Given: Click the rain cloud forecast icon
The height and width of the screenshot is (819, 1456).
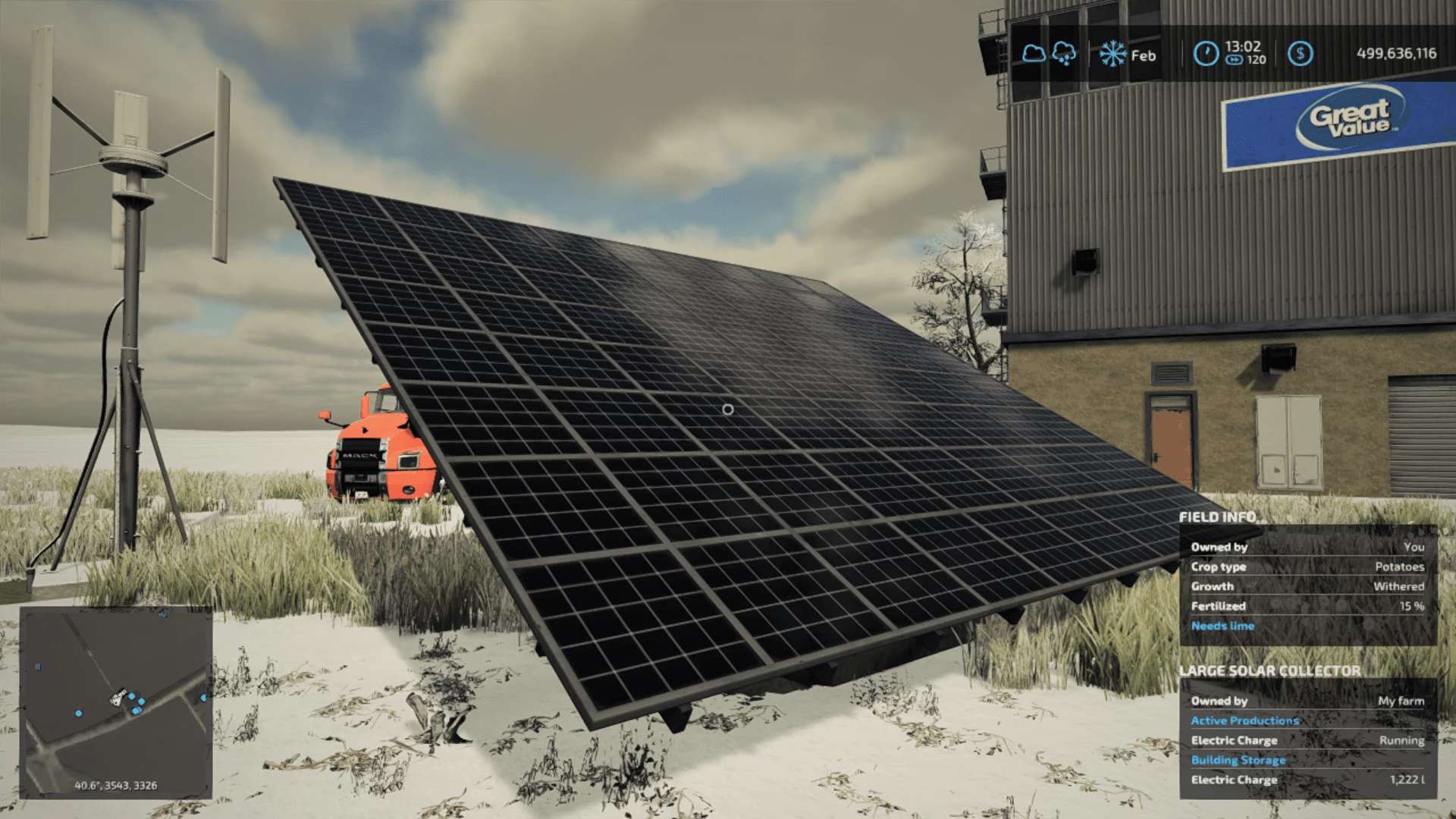Looking at the screenshot, I should (x=1064, y=54).
